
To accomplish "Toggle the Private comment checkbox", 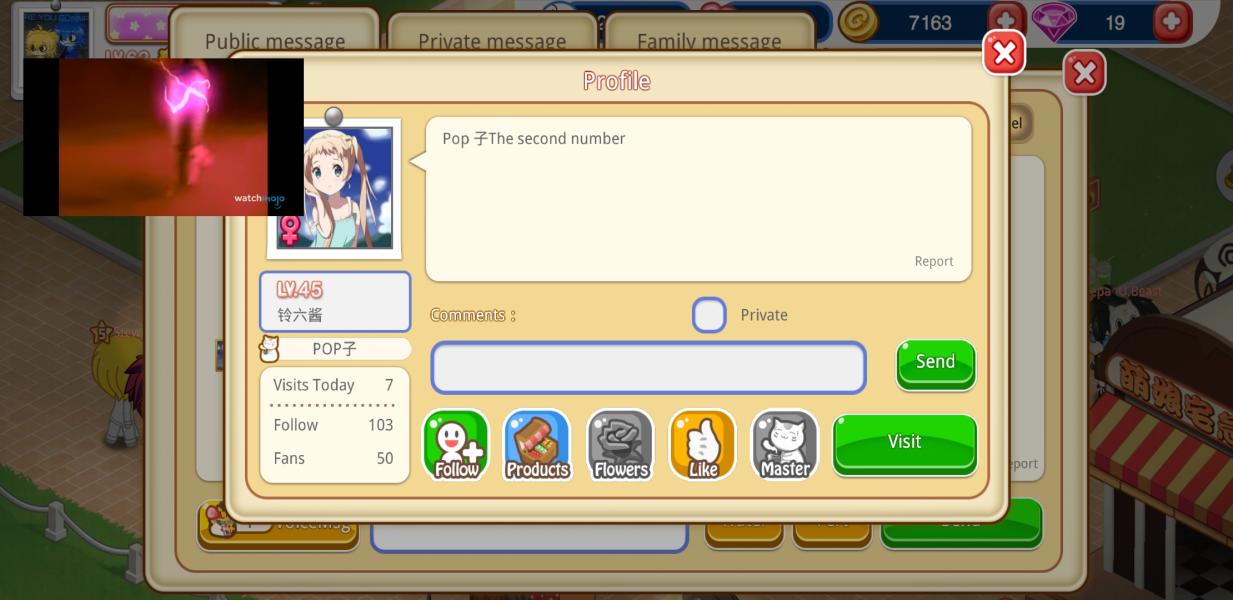I will 709,315.
